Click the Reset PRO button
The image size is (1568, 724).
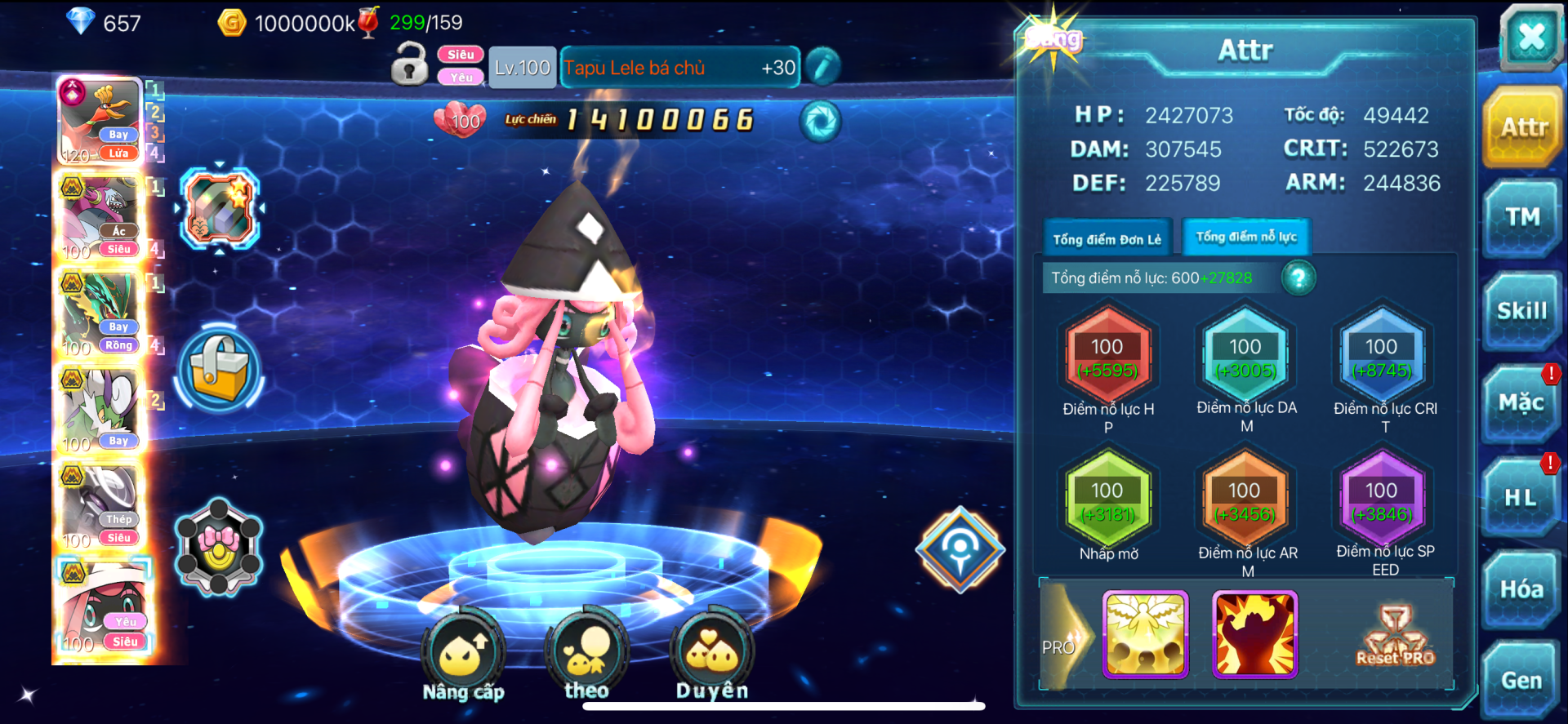[1395, 636]
